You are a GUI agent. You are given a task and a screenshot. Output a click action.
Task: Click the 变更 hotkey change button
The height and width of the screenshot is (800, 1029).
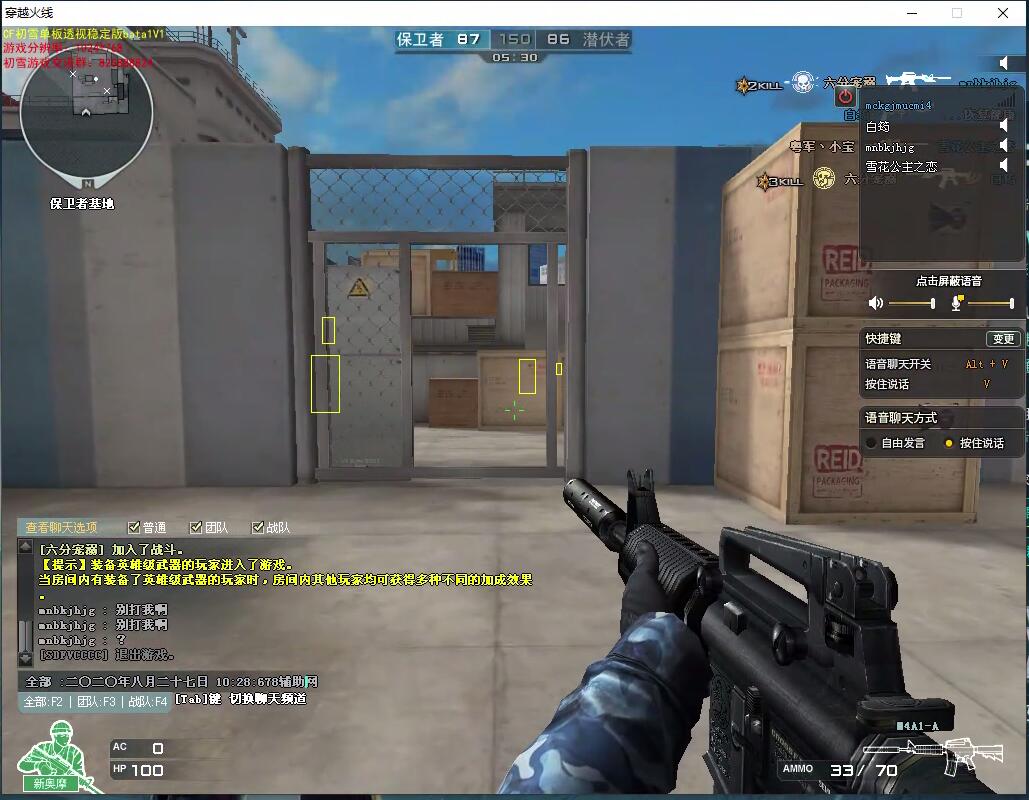pos(1002,339)
